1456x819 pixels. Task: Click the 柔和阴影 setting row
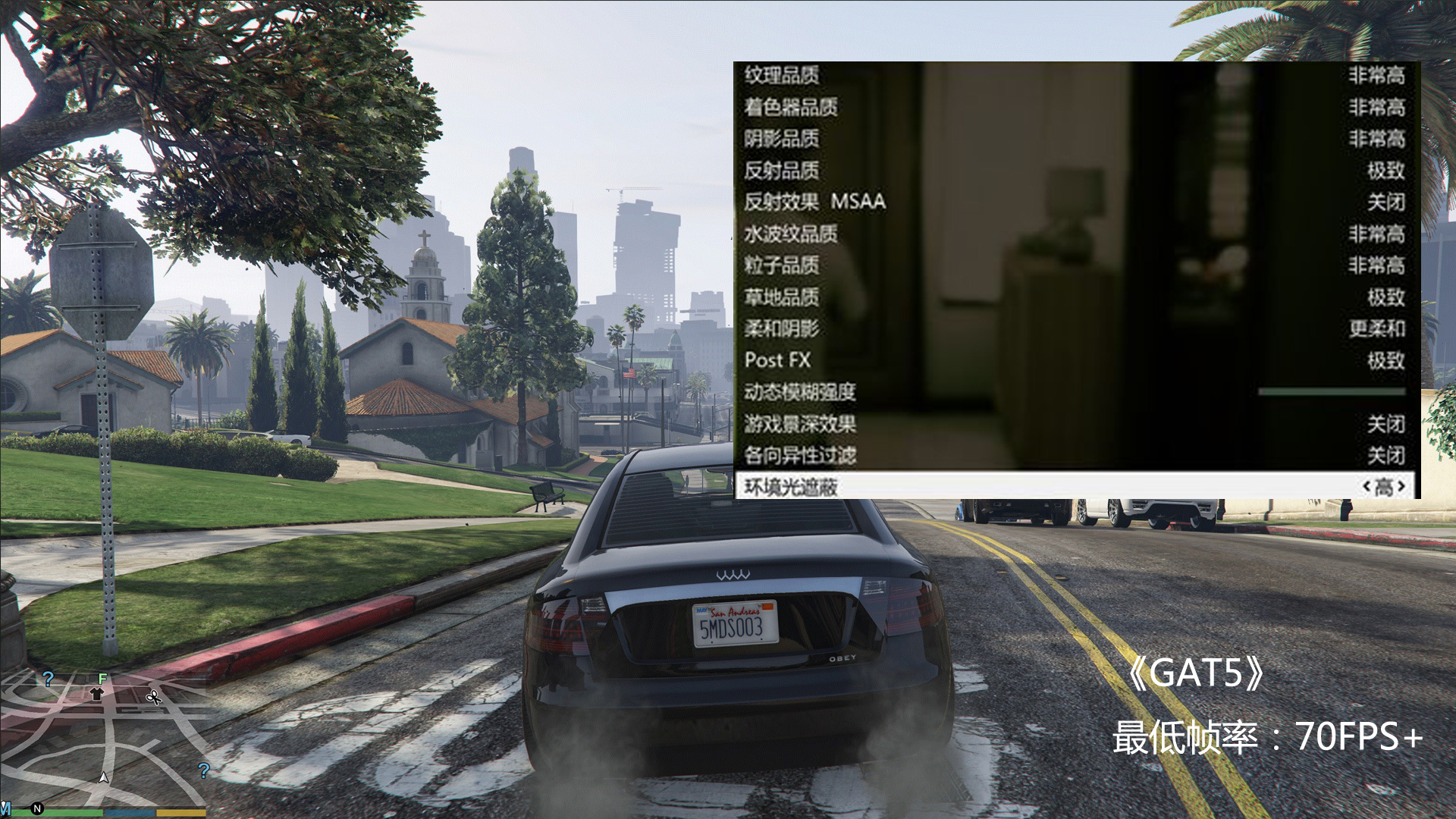coord(782,328)
